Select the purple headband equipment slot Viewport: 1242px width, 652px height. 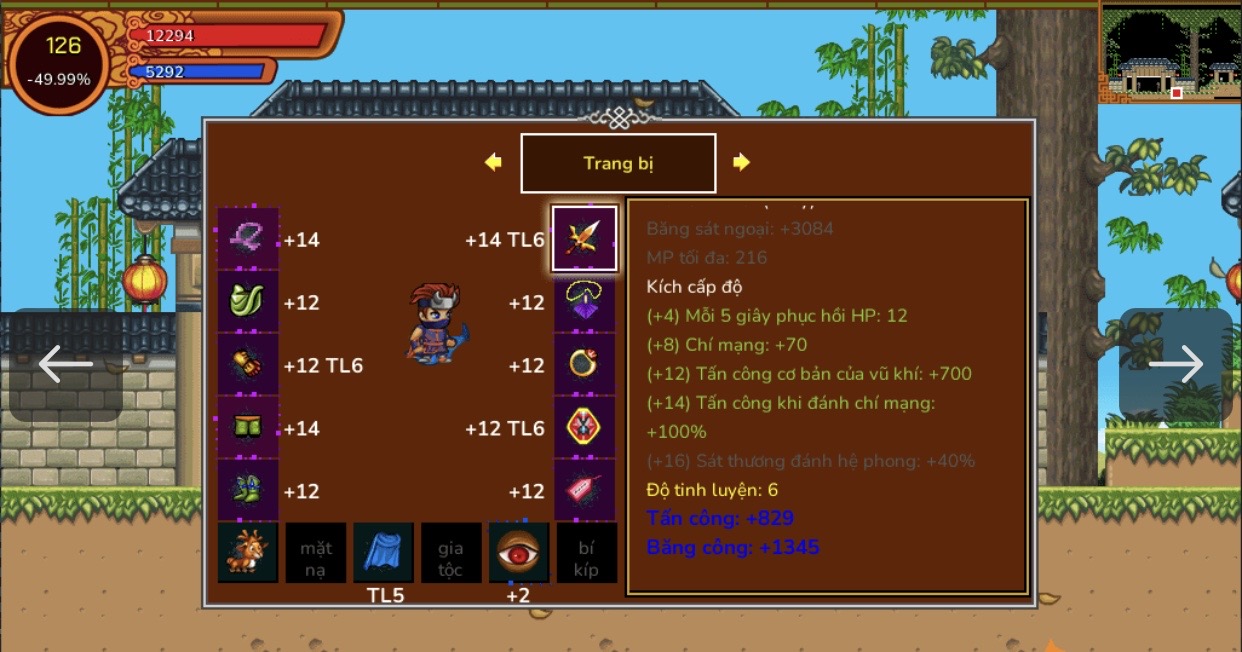pos(248,239)
